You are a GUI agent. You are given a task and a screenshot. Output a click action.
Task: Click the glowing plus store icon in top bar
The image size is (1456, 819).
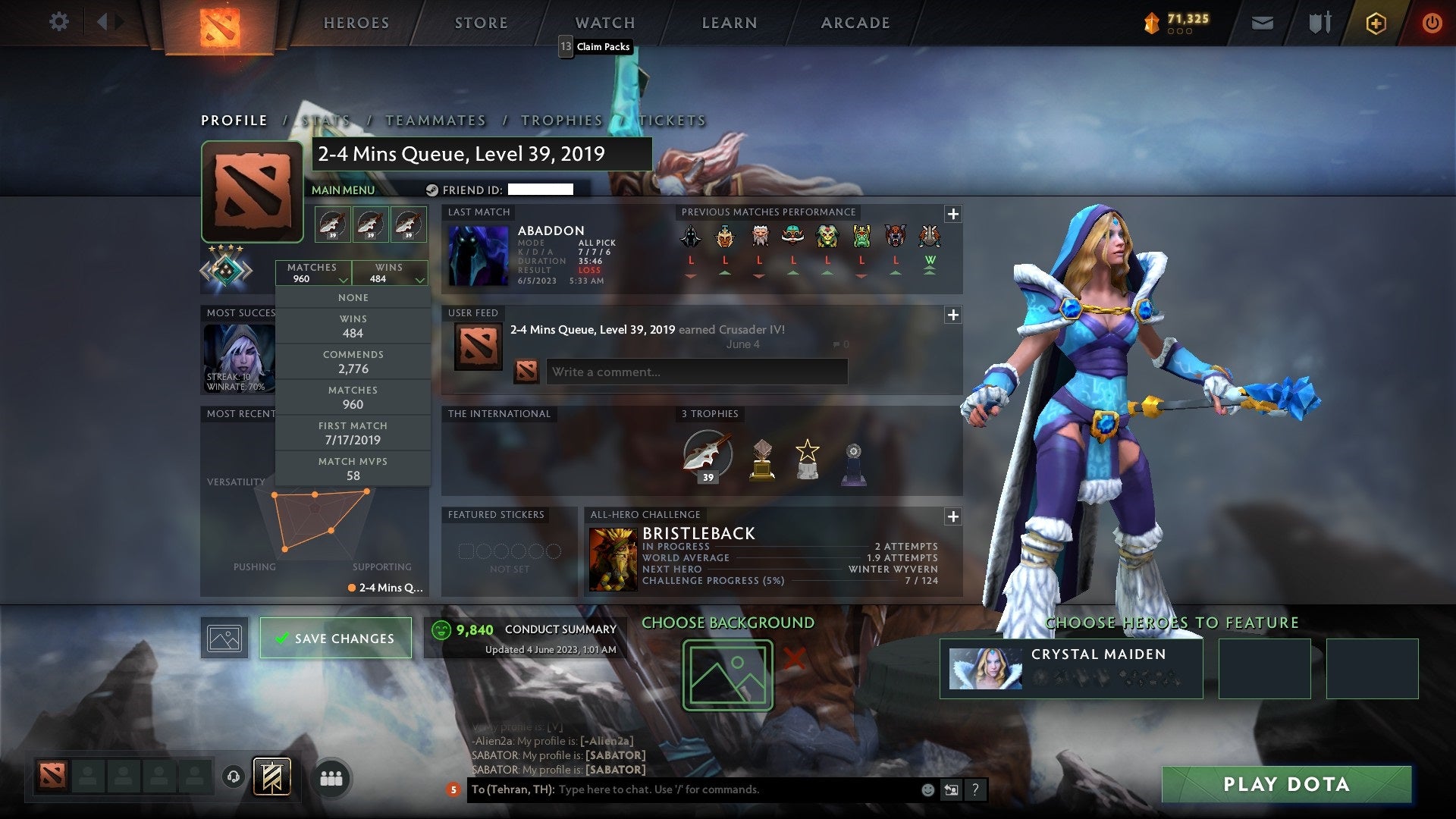[x=1377, y=23]
